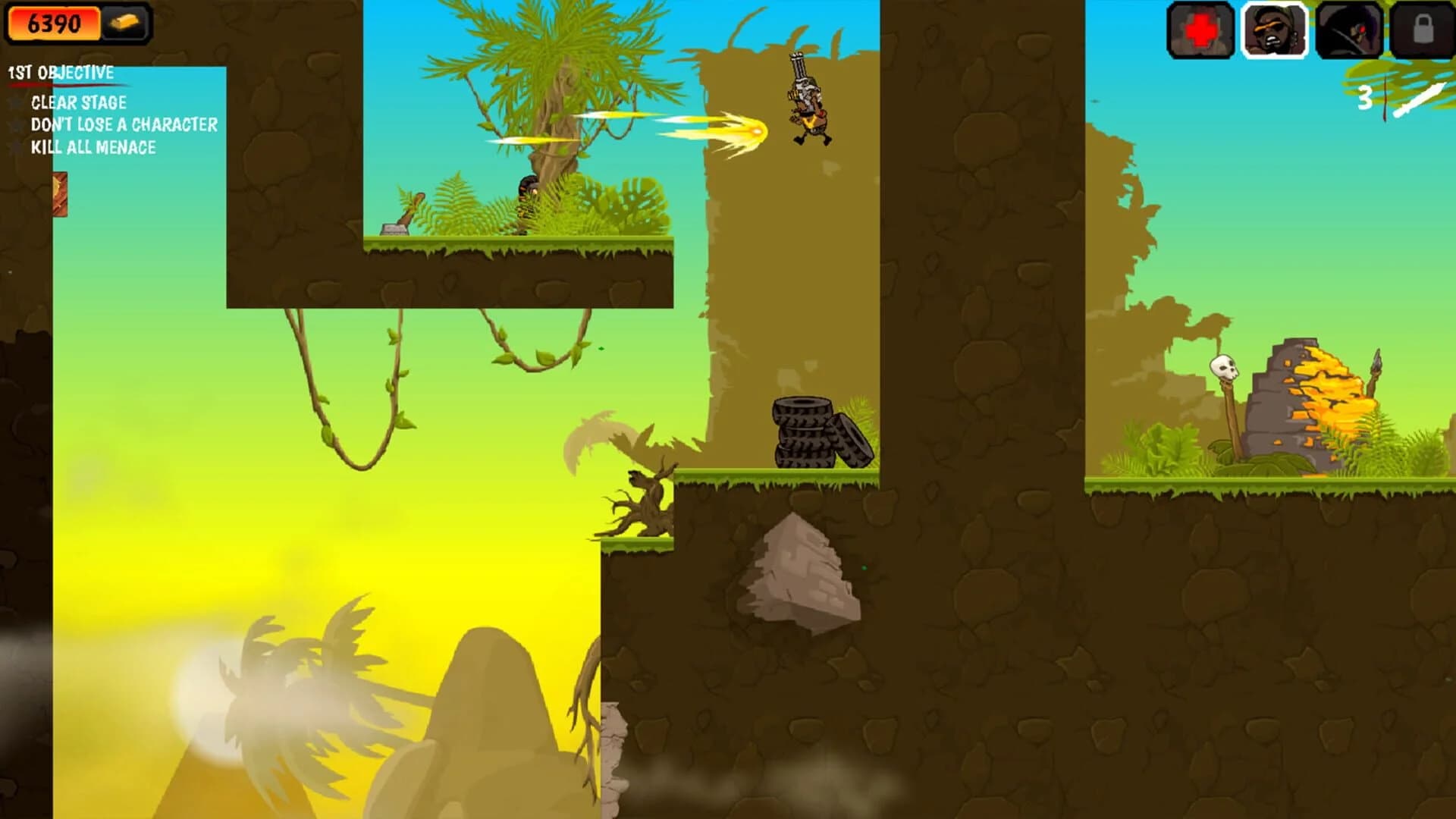Toggle the Clear Stage objective star
The height and width of the screenshot is (819, 1456).
17,103
